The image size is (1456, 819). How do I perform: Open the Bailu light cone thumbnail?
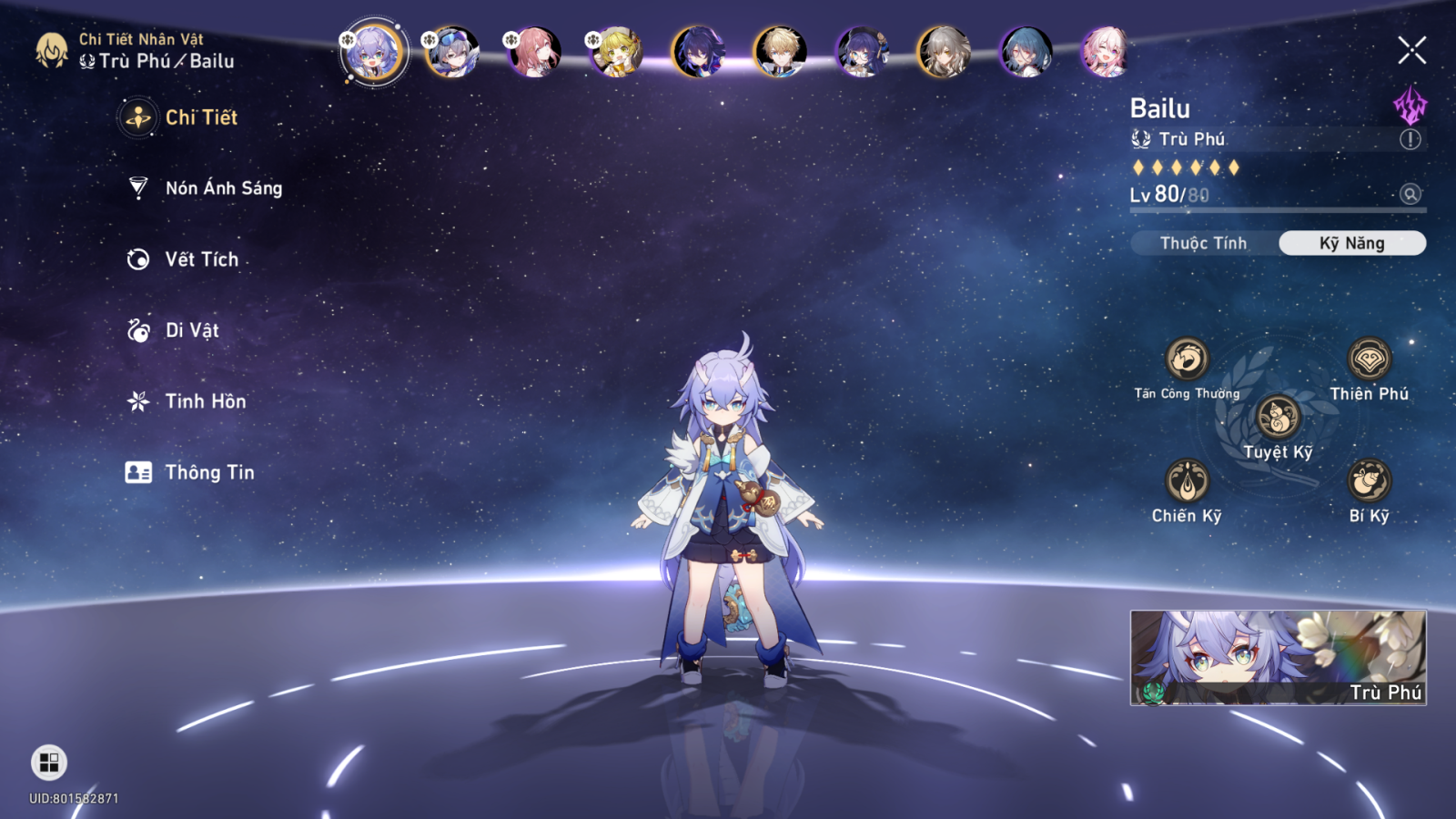(x=1278, y=657)
